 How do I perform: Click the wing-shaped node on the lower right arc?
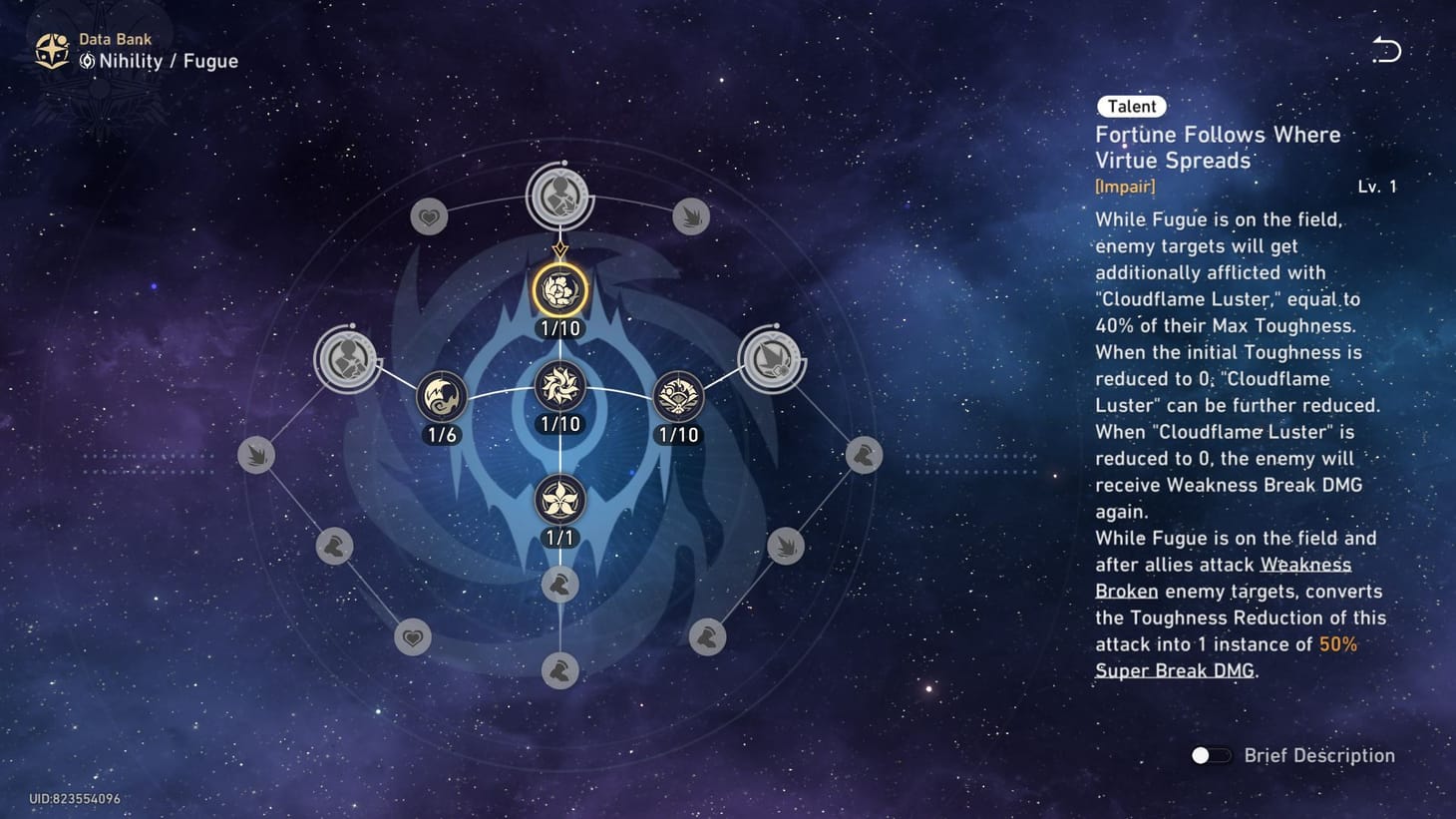[785, 546]
